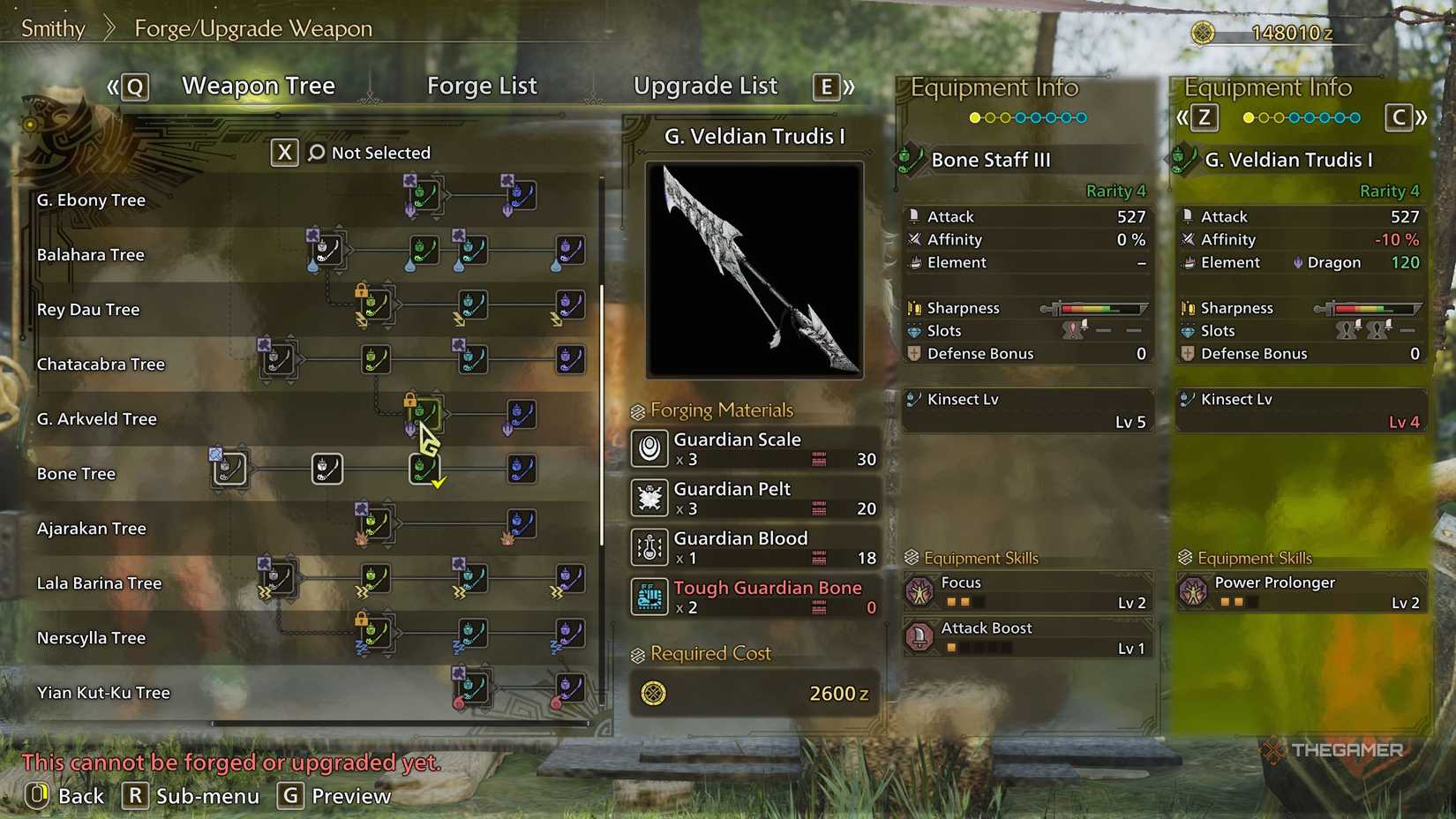View the Focus equipment skill
Image resolution: width=1456 pixels, height=819 pixels.
click(1028, 592)
